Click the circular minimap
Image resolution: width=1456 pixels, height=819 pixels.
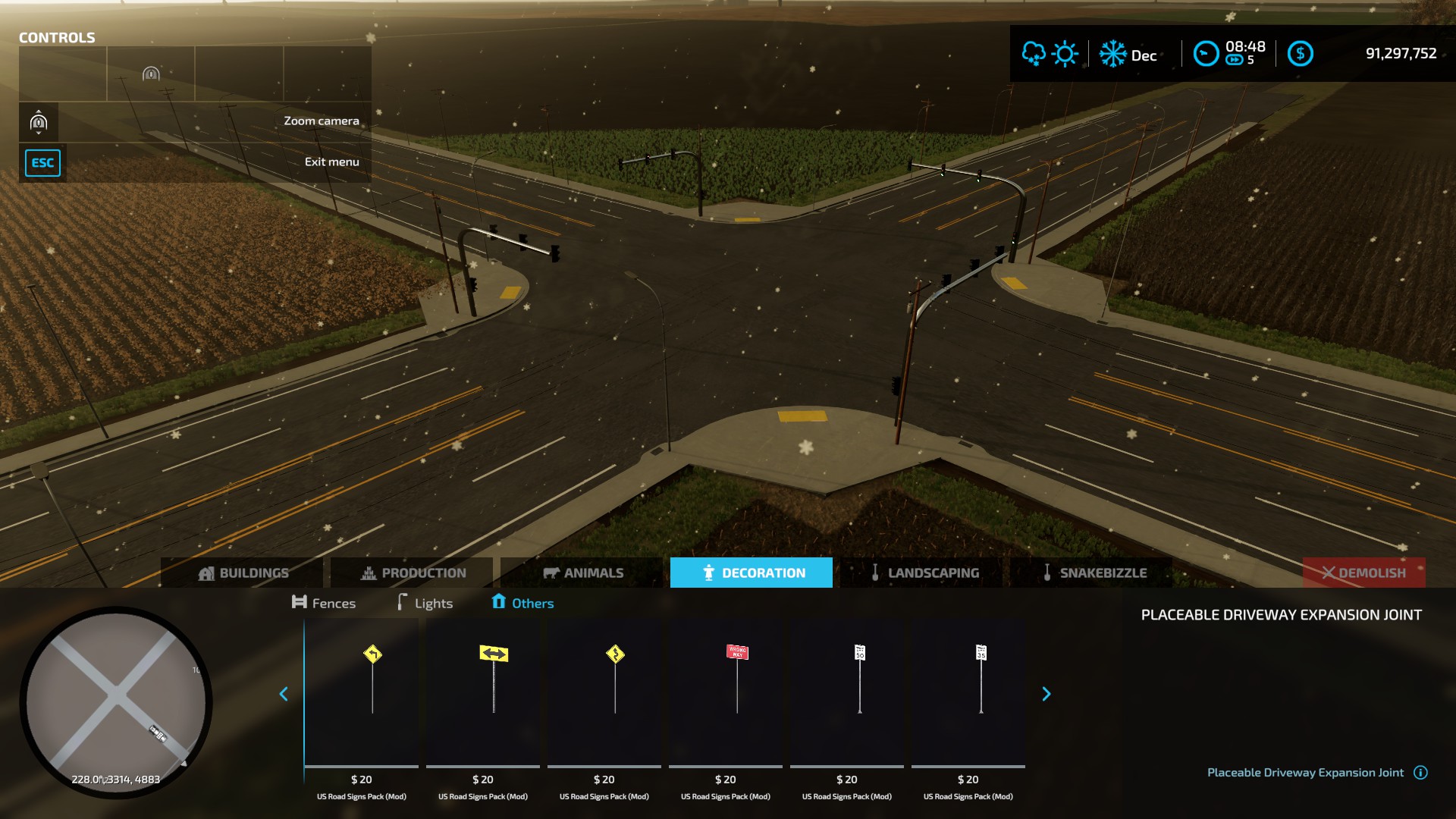tap(116, 701)
